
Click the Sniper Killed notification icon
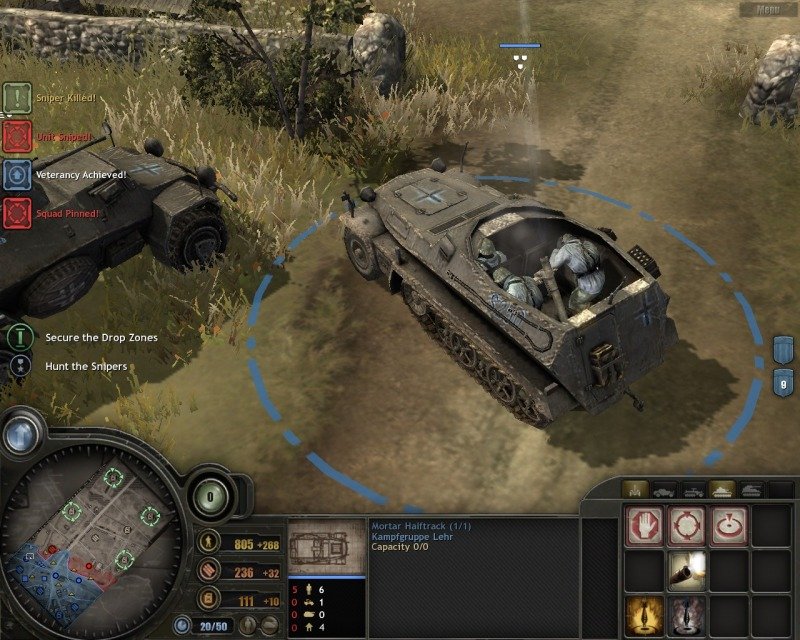tap(17, 97)
